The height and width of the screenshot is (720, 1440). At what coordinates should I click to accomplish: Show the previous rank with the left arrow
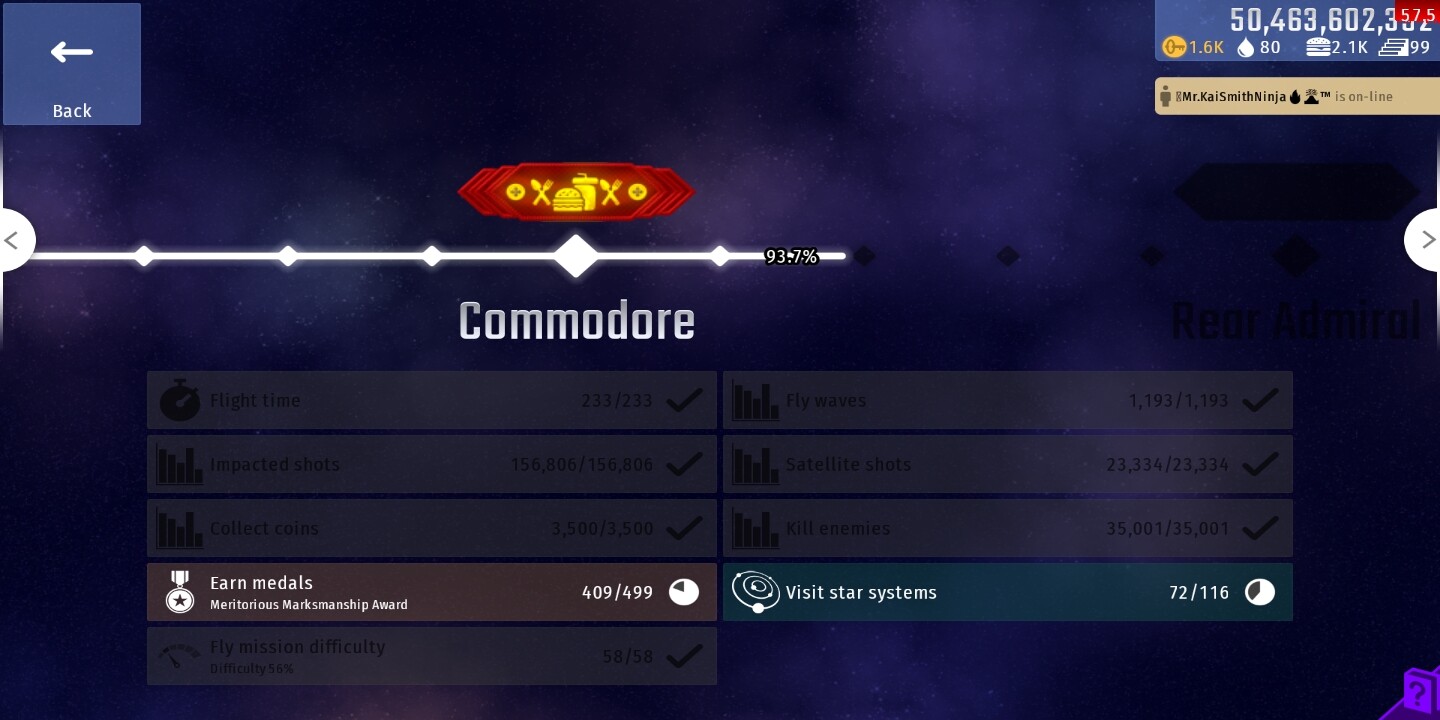click(14, 240)
